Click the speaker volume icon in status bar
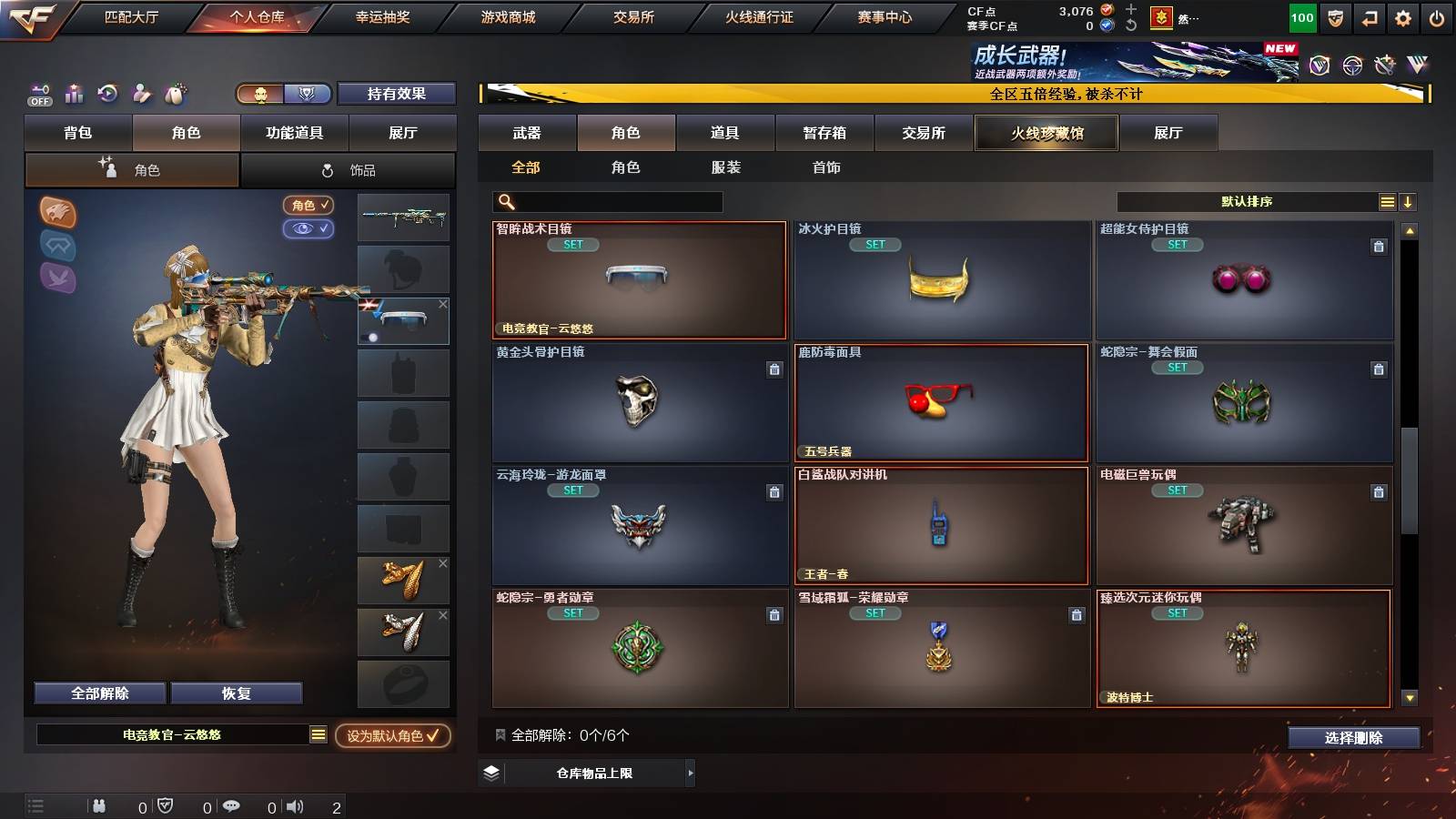 pos(295,805)
